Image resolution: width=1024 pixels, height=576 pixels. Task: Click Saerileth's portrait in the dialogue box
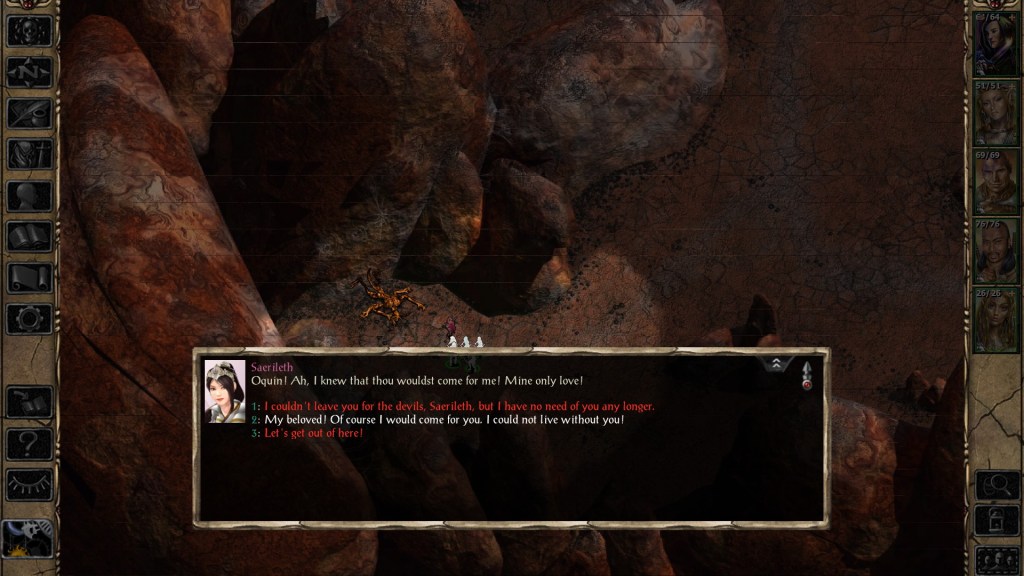click(x=225, y=391)
